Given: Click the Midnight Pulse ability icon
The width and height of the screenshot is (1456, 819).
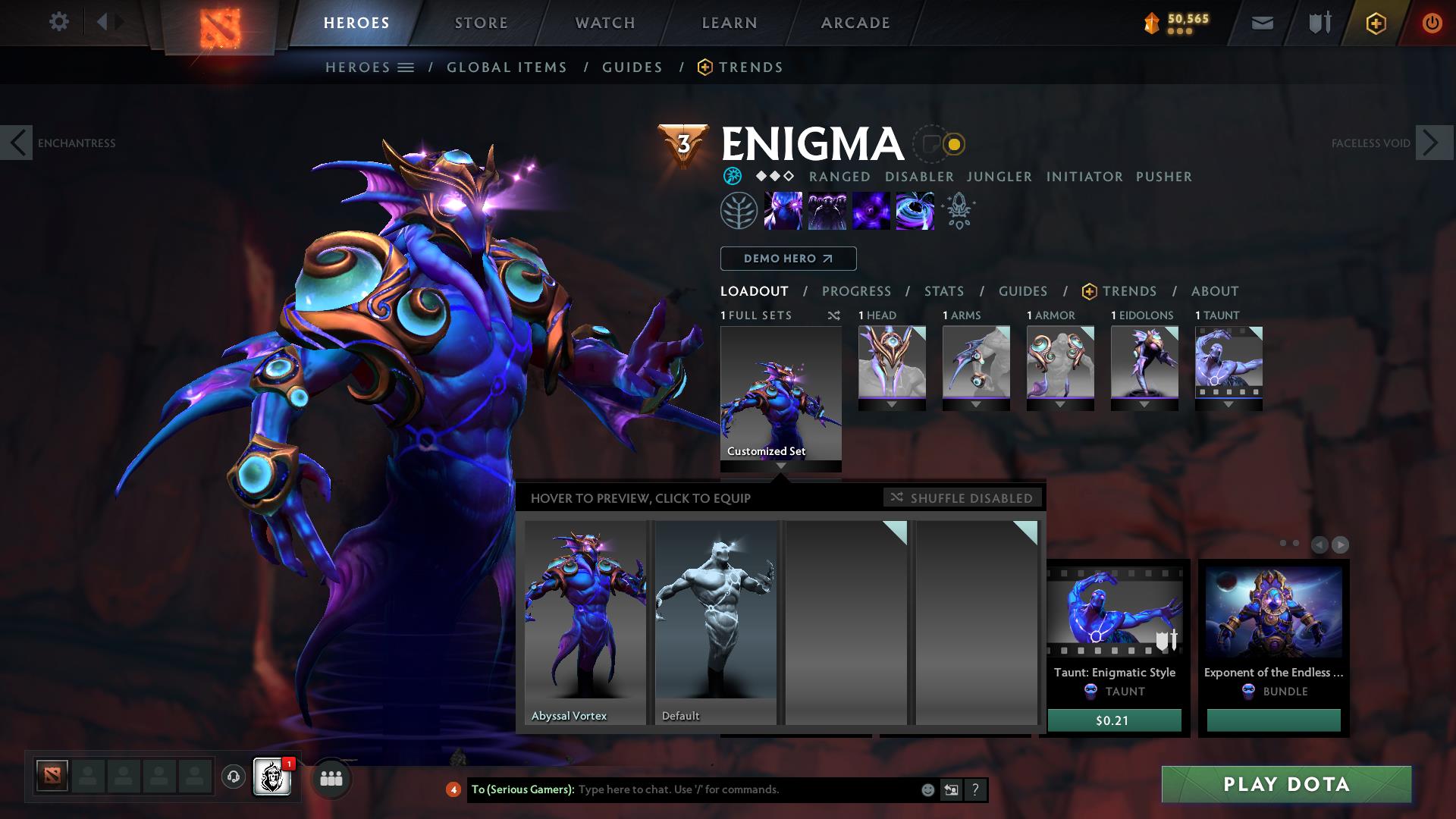Looking at the screenshot, I should coord(871,211).
